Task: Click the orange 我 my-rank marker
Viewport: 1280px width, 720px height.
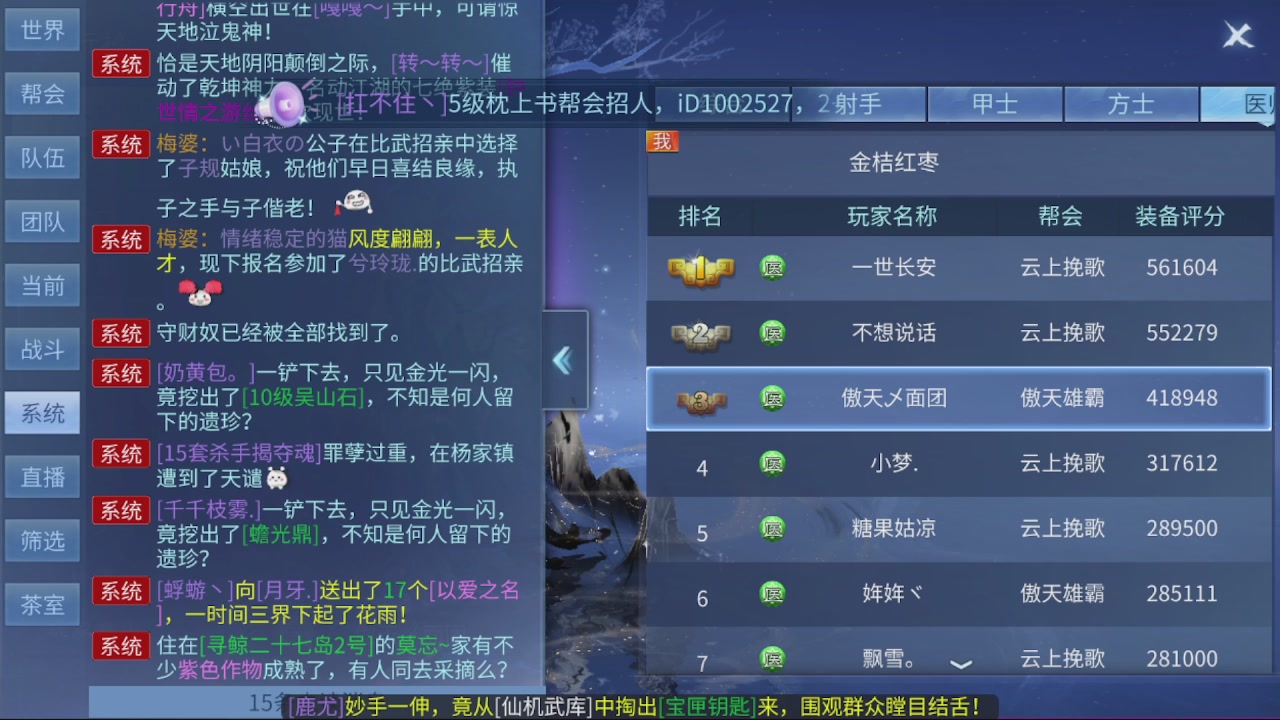Action: (664, 141)
